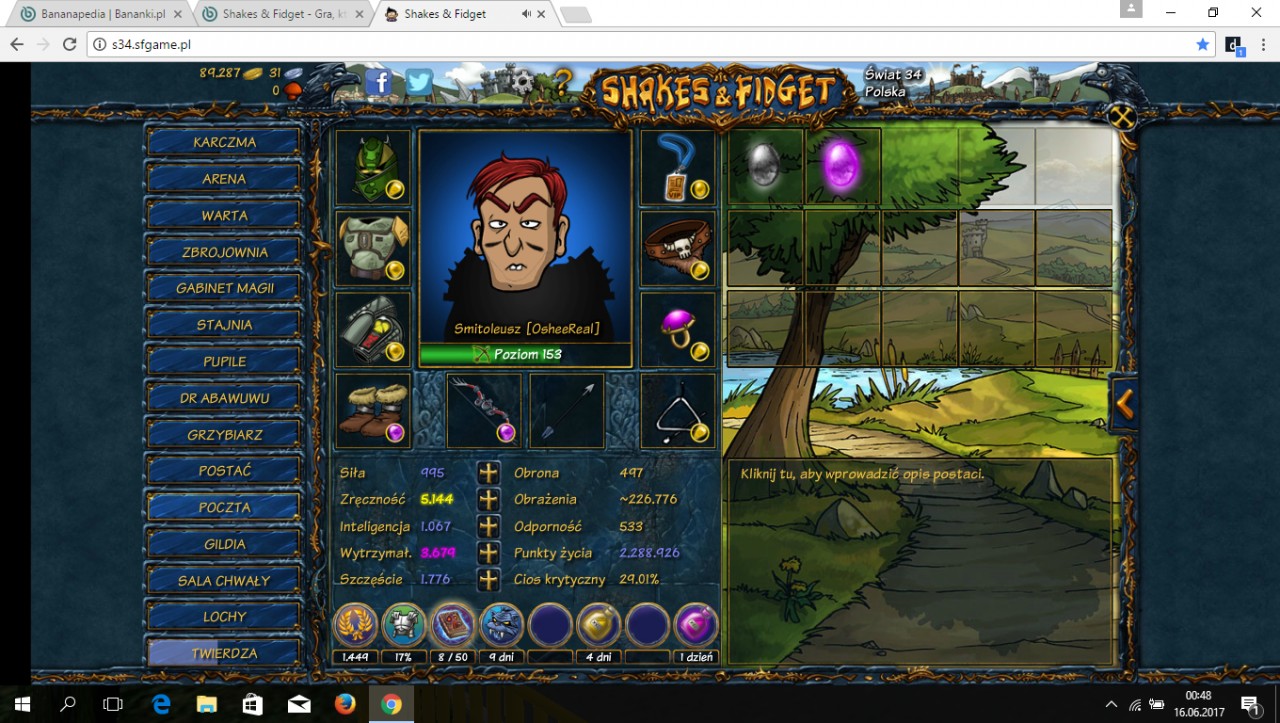Mute the Shakes & Fidget game tab
1280x723 pixels.
[528, 14]
